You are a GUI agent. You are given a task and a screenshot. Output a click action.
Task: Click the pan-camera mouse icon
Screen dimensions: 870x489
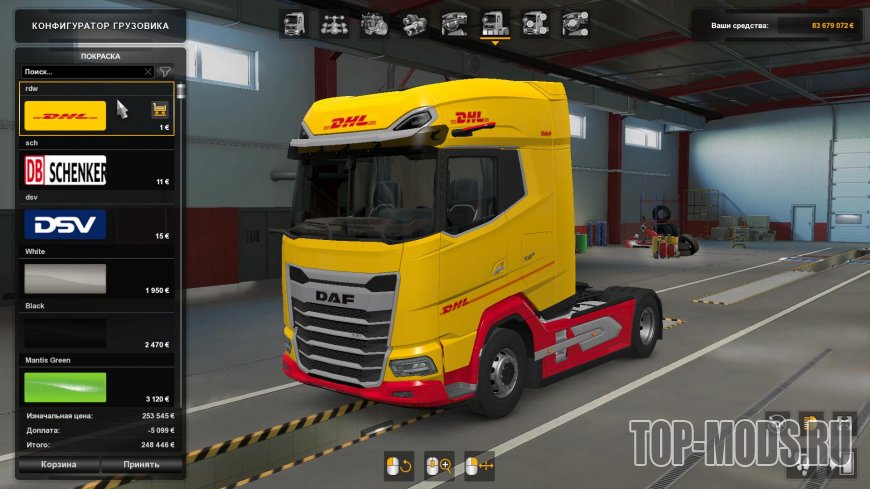(x=479, y=465)
